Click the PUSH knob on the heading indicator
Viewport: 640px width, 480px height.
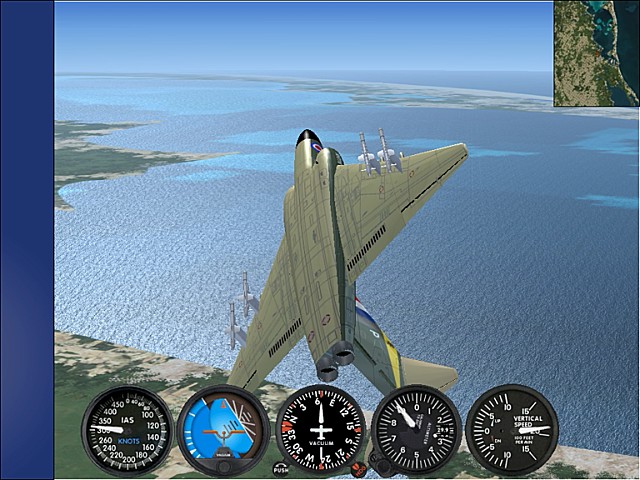click(281, 468)
